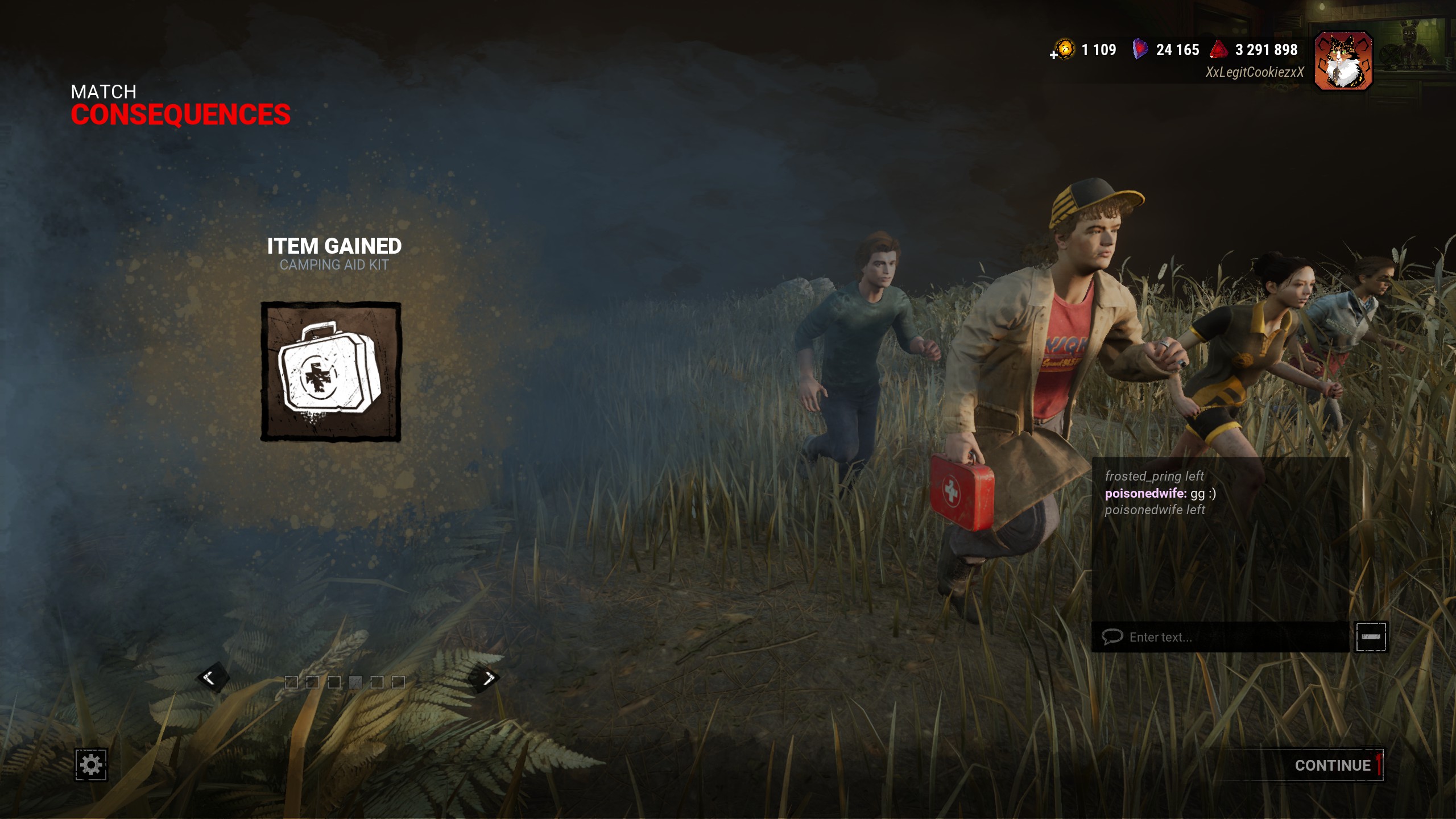Click the Continue button
Viewport: 1456px width, 819px height.
[x=1332, y=765]
